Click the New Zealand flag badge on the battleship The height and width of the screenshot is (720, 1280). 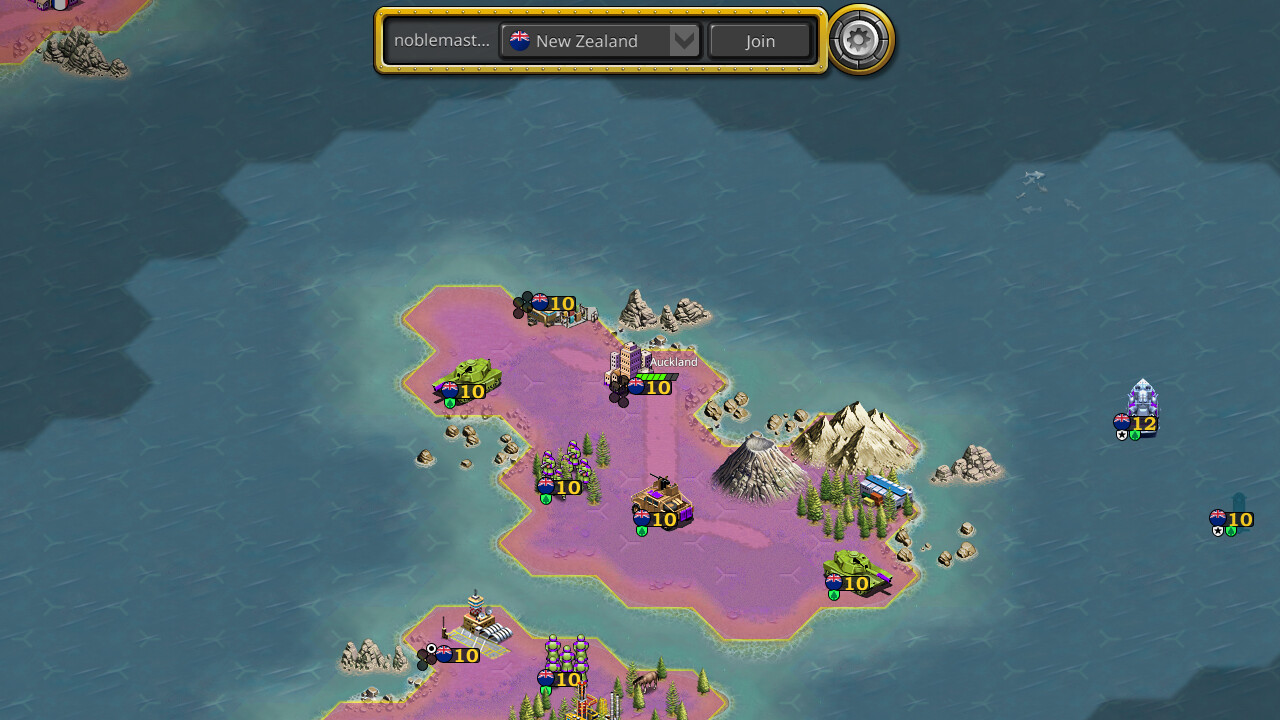coord(1123,421)
